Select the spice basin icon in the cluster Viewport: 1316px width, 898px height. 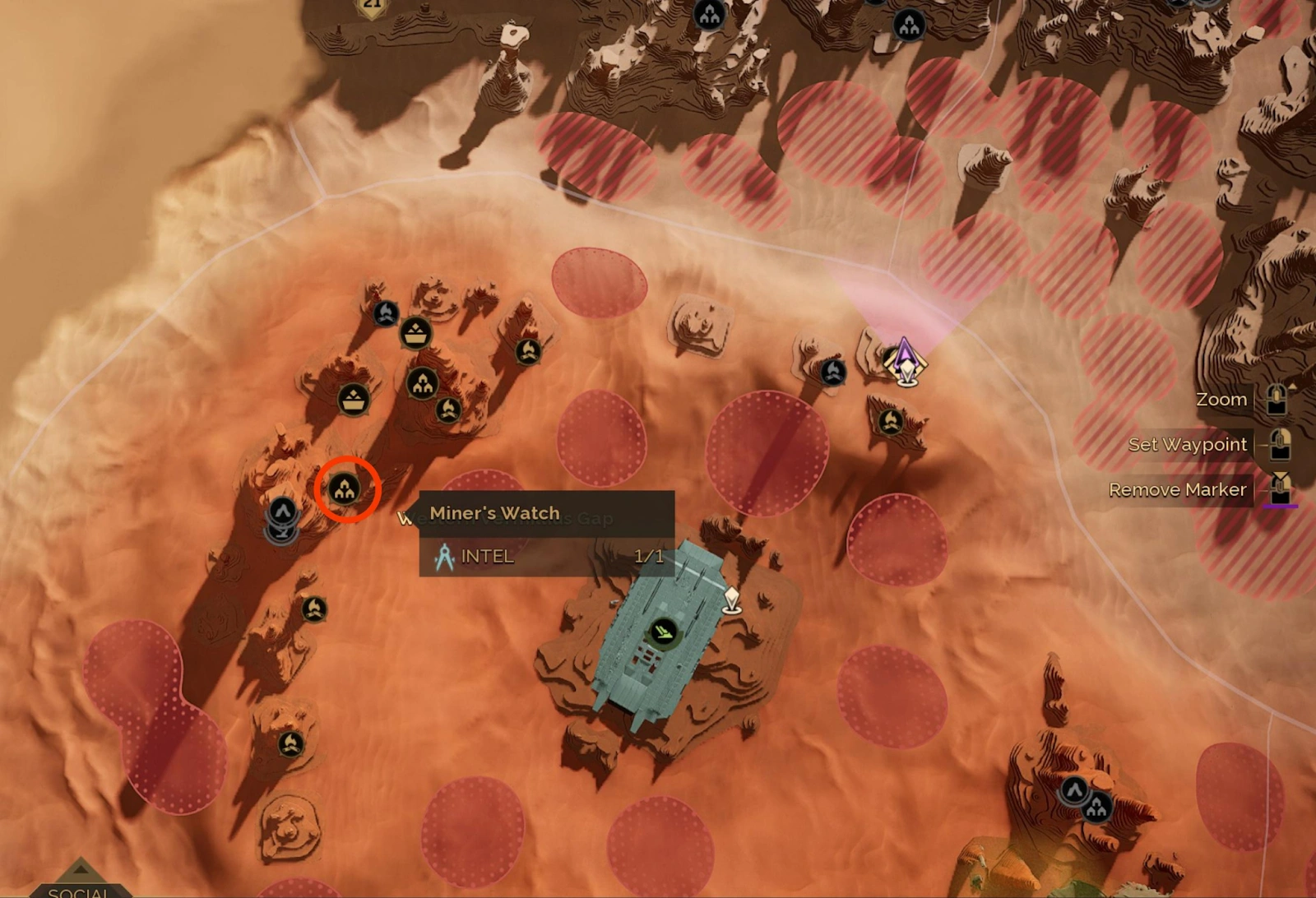click(x=415, y=333)
